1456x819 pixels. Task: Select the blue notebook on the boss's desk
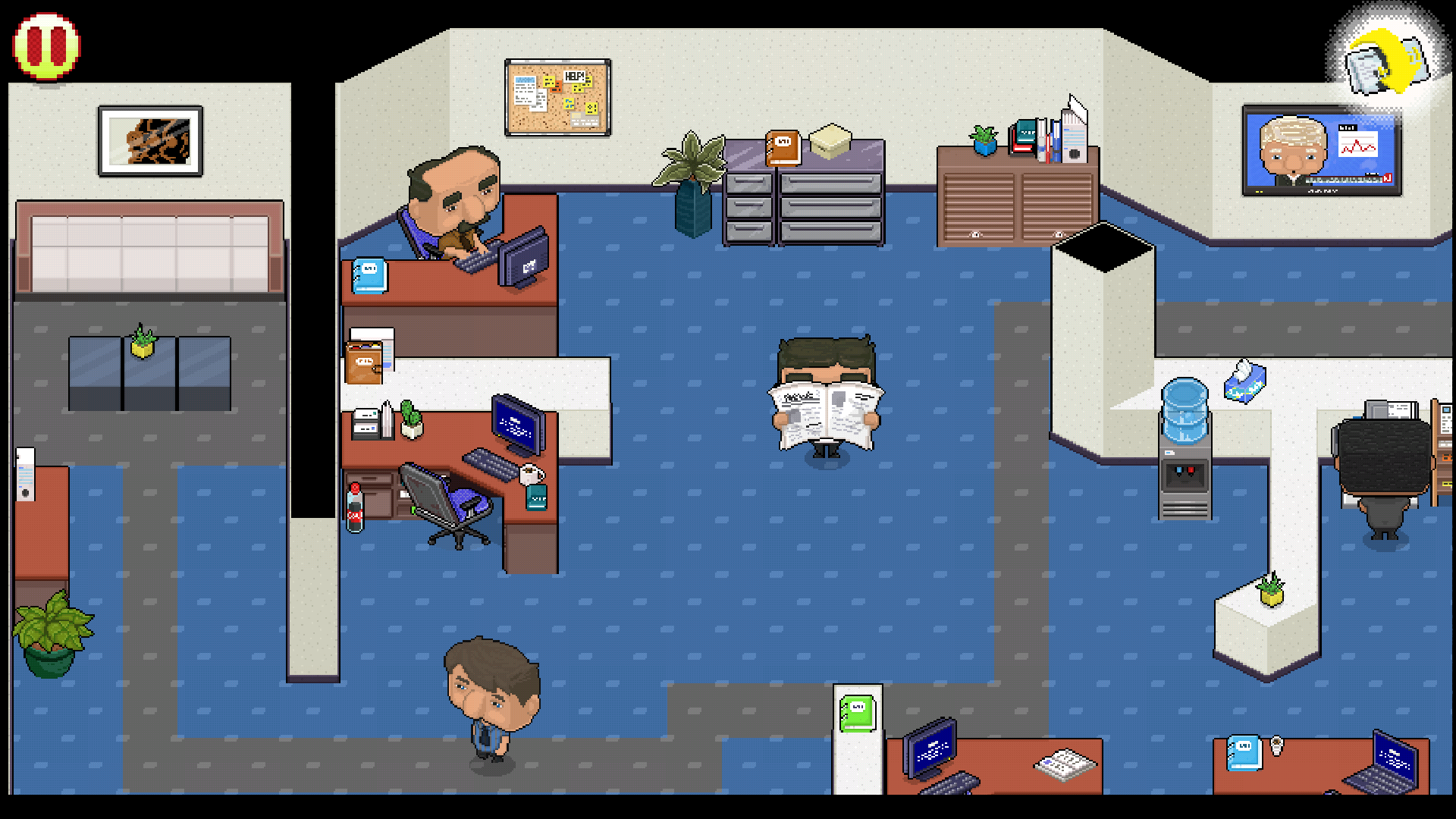[369, 275]
